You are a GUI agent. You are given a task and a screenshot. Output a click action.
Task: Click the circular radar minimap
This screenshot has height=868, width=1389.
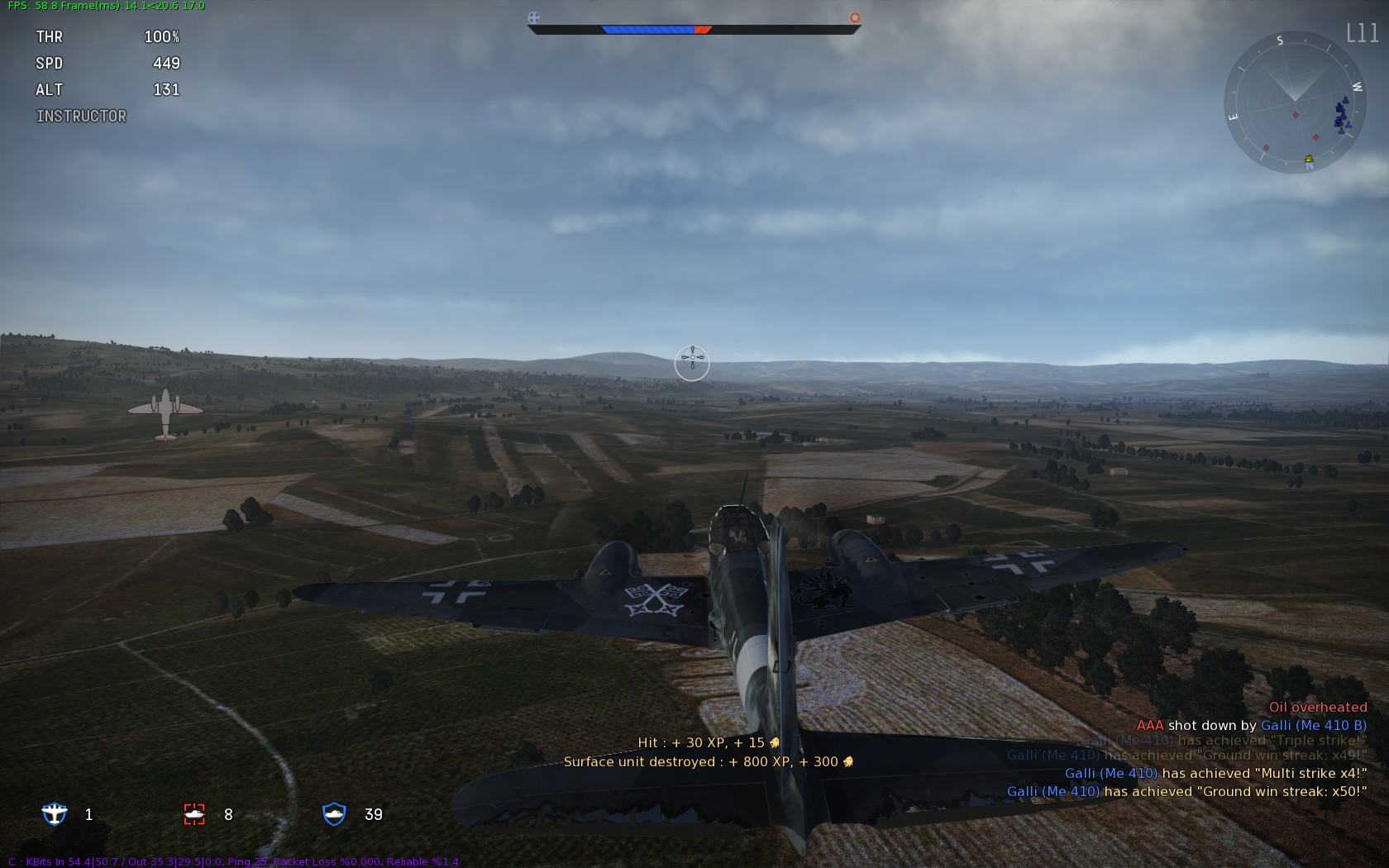pos(1294,102)
